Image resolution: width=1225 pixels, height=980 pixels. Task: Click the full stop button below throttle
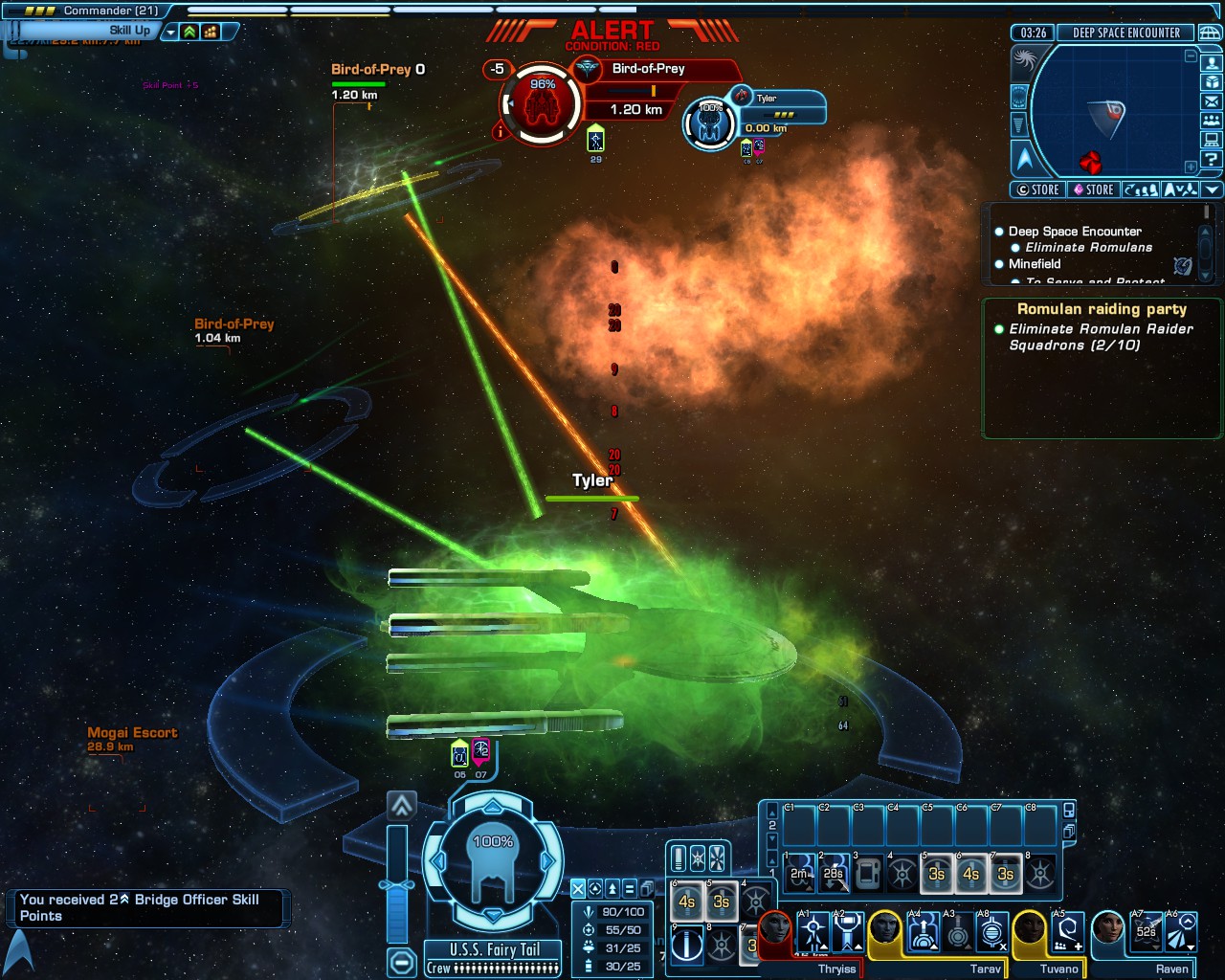pyautogui.click(x=402, y=961)
